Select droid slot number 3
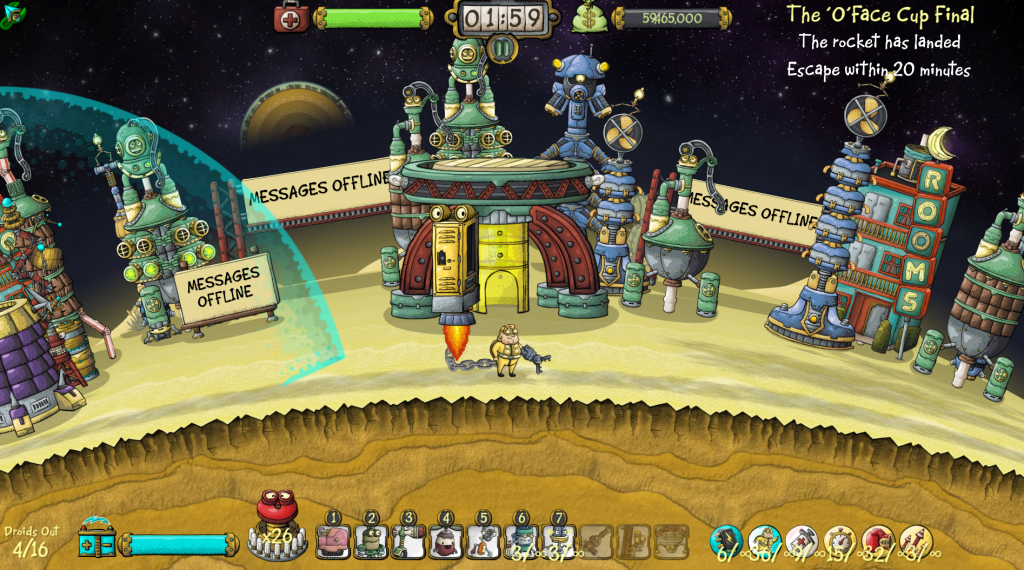Screen dimensions: 1024x570 pyautogui.click(x=408, y=540)
